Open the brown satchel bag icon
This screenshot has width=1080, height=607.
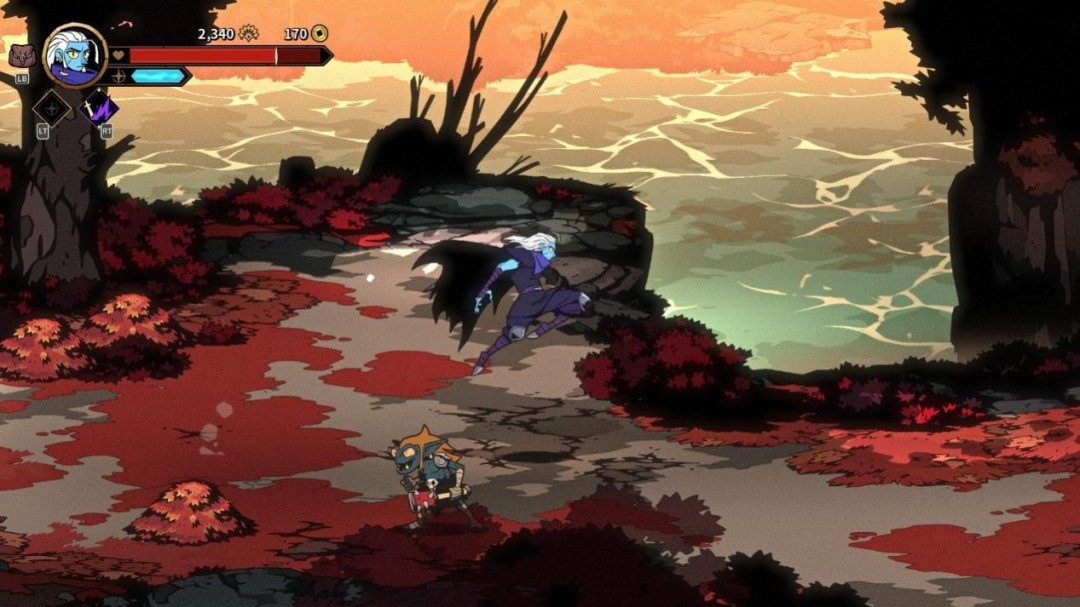(x=21, y=56)
